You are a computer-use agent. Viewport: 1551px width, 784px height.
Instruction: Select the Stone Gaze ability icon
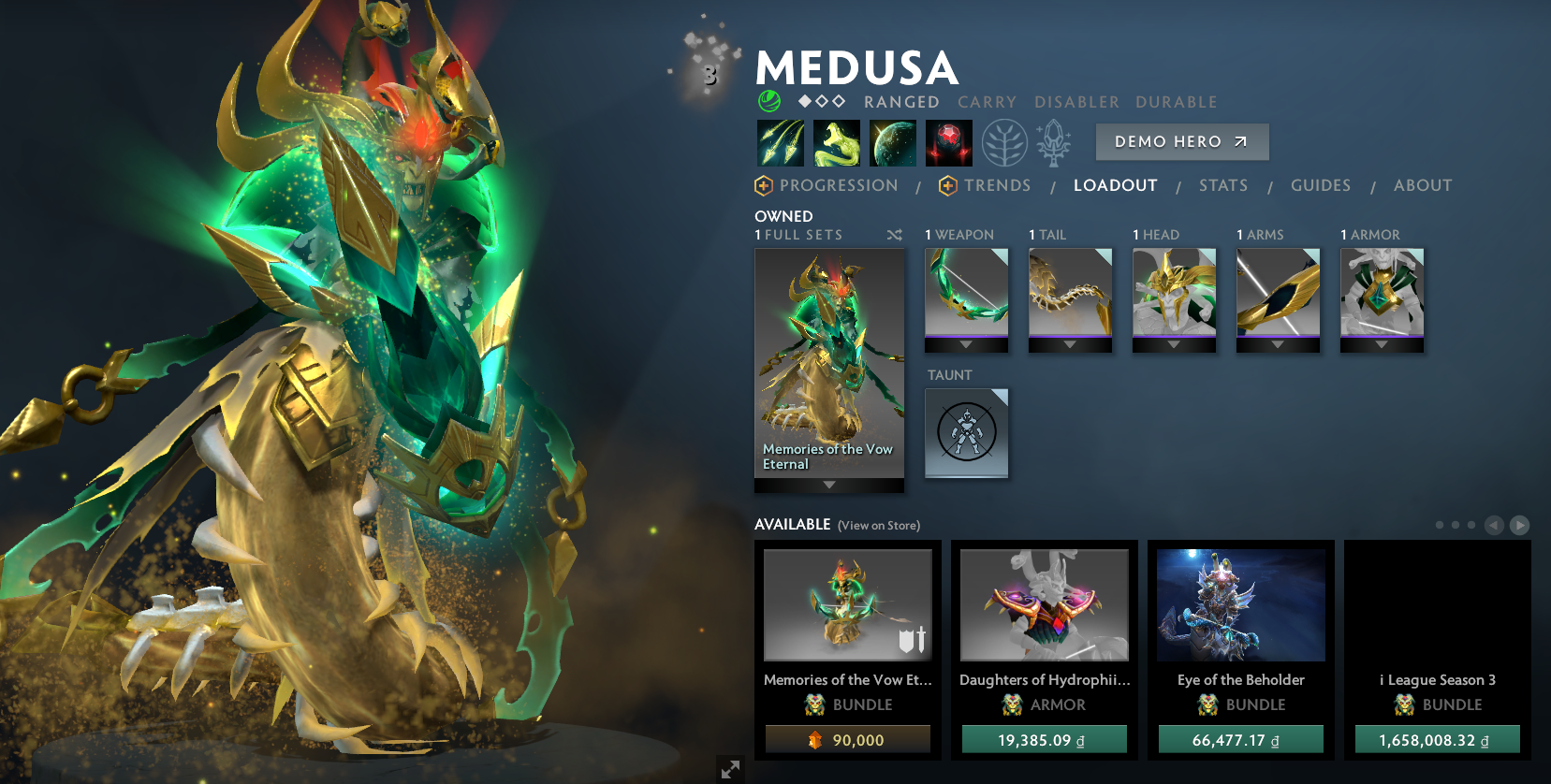pos(948,143)
